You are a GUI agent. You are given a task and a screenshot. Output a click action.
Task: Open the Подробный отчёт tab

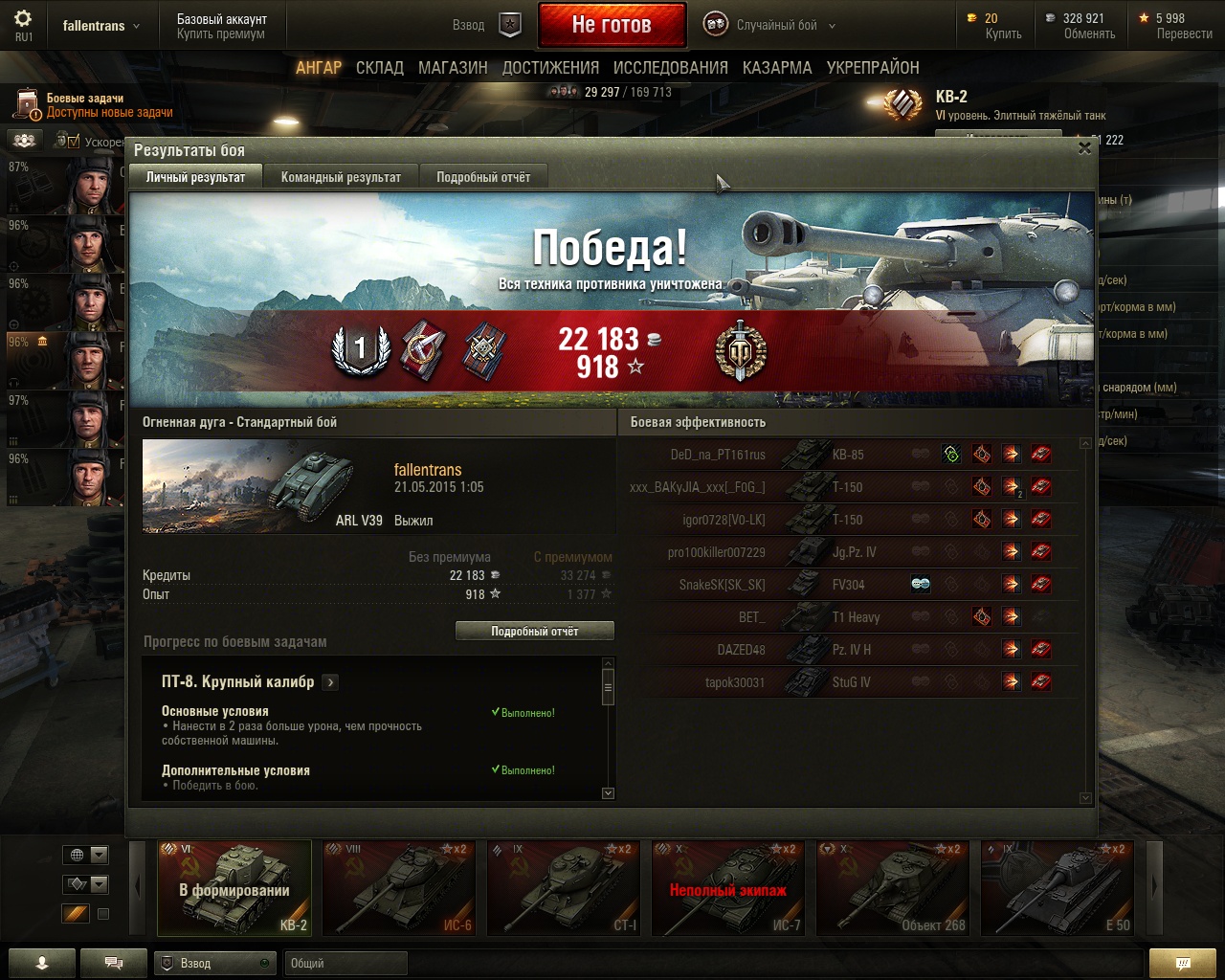click(483, 177)
